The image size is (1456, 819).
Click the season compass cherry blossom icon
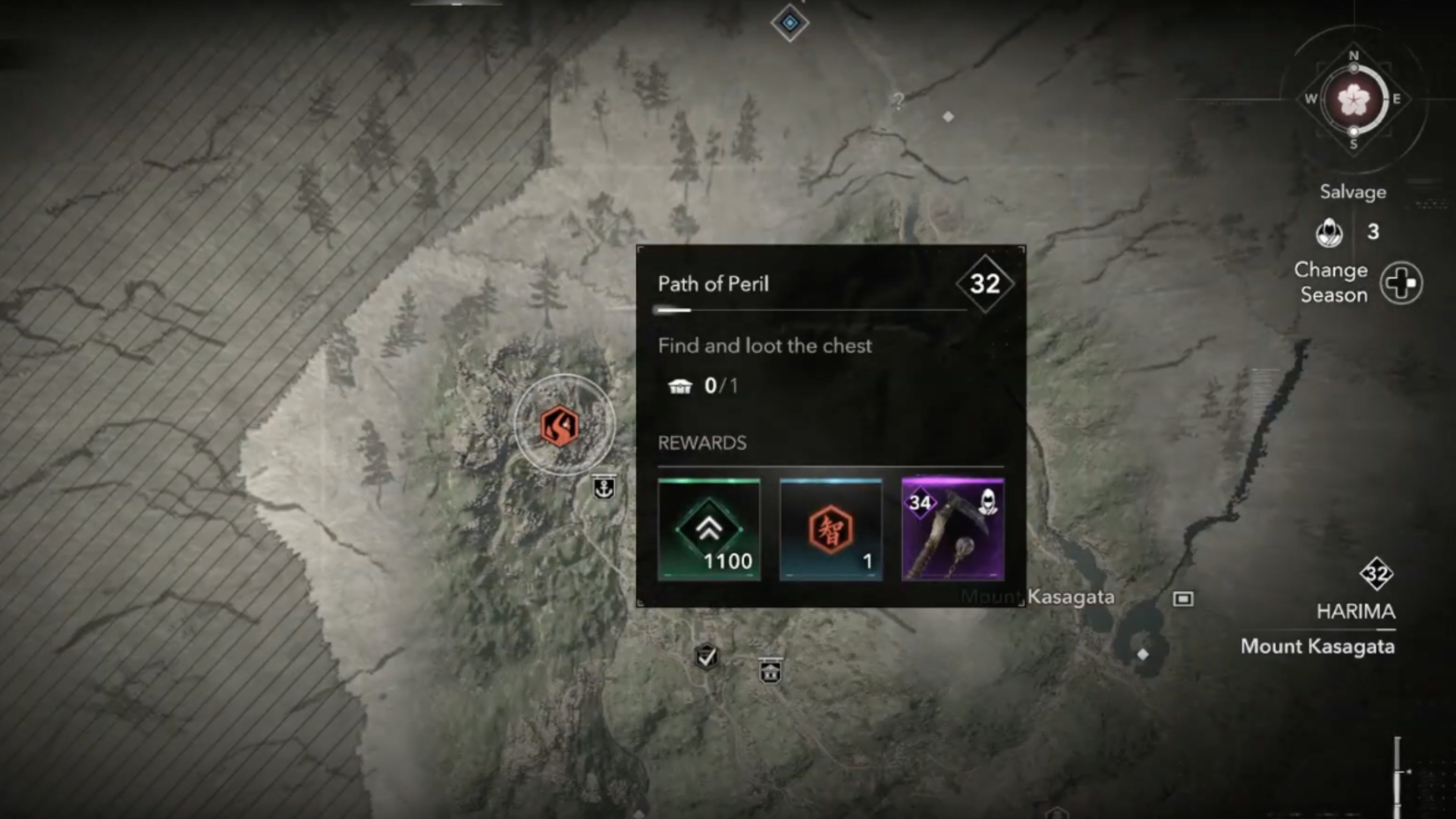point(1354,99)
